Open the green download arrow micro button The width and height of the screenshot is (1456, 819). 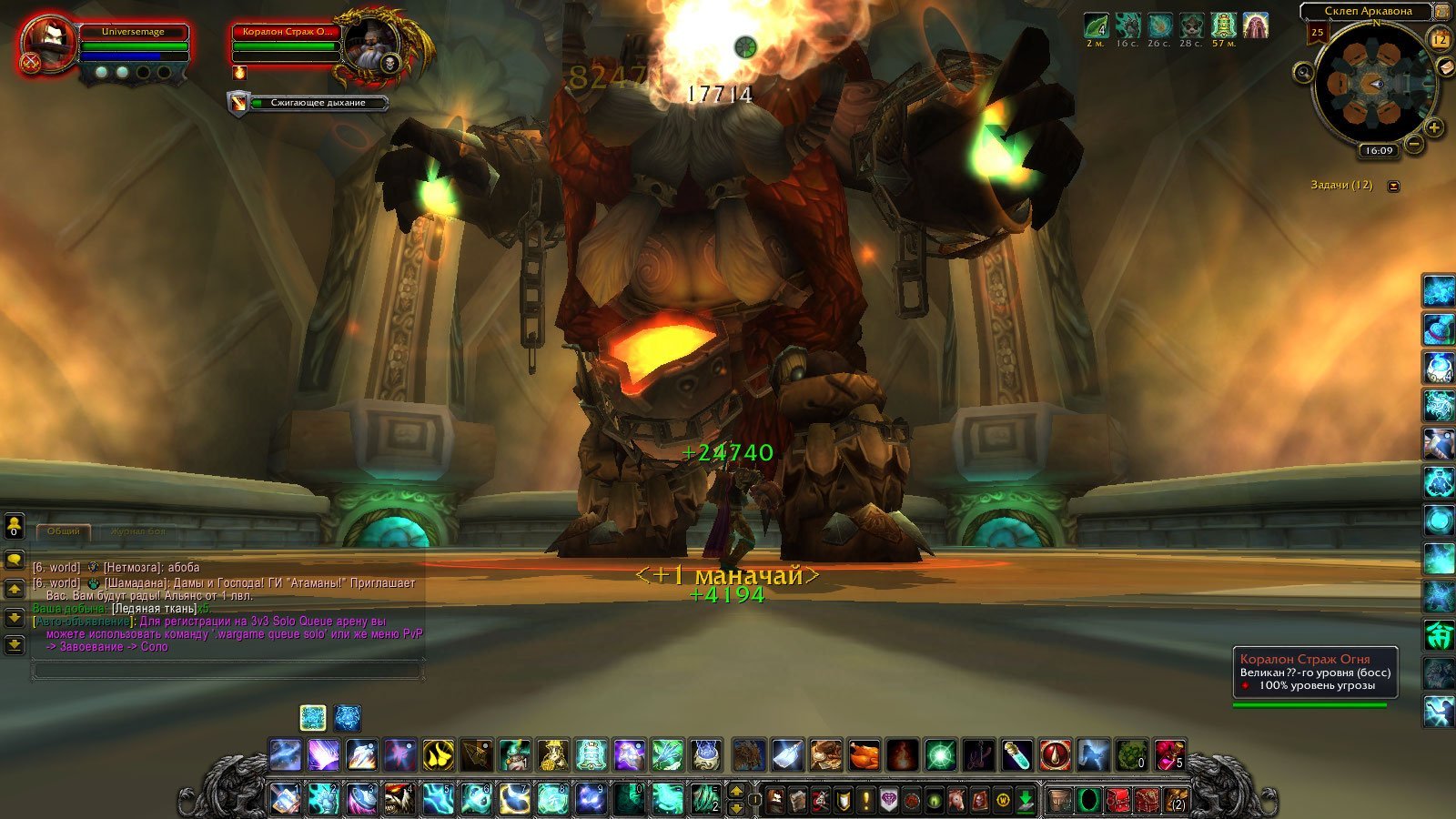point(1026,800)
